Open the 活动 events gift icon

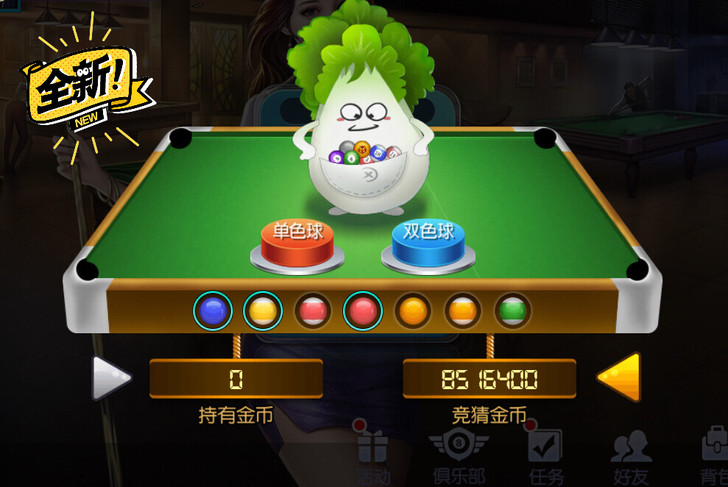[x=374, y=455]
